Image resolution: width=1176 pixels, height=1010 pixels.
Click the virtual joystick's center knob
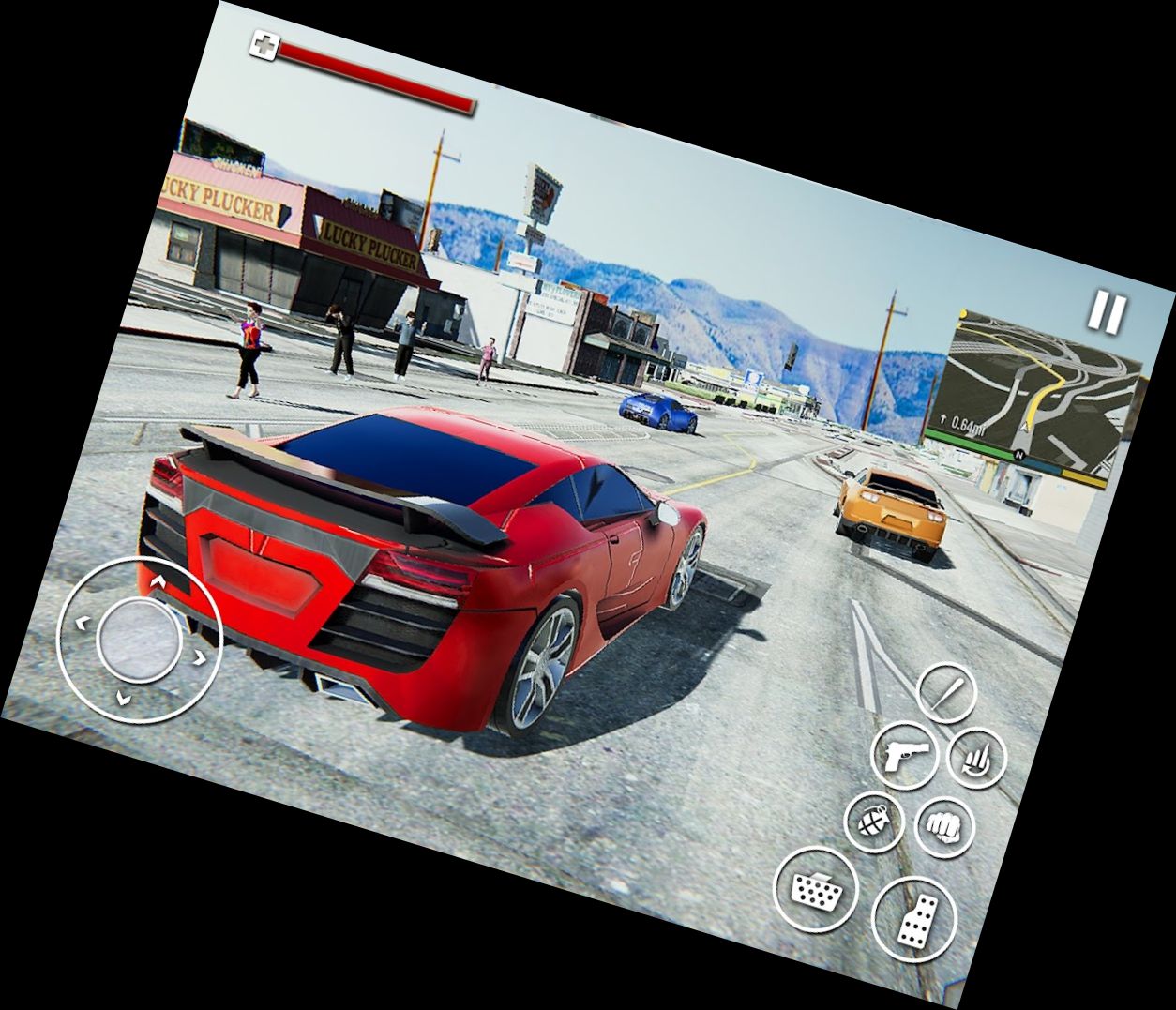click(139, 640)
